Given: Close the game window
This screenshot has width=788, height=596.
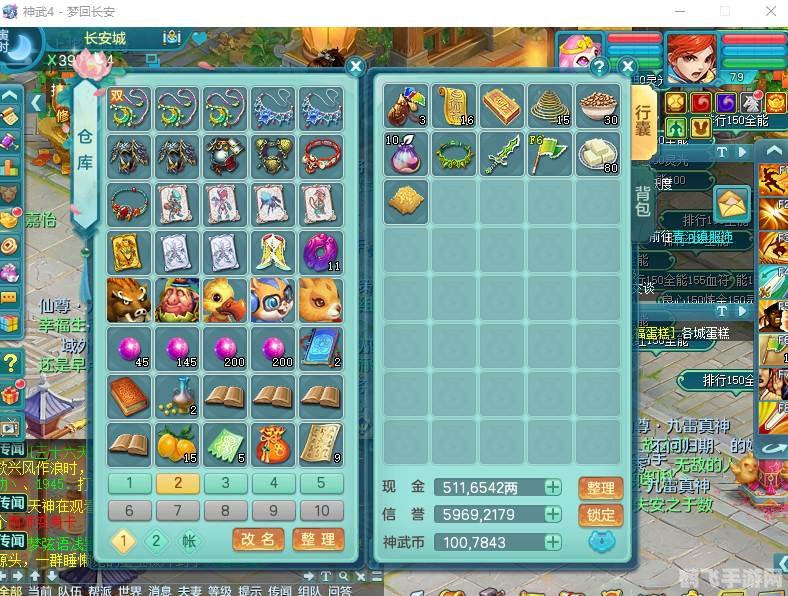Looking at the screenshot, I should (768, 11).
